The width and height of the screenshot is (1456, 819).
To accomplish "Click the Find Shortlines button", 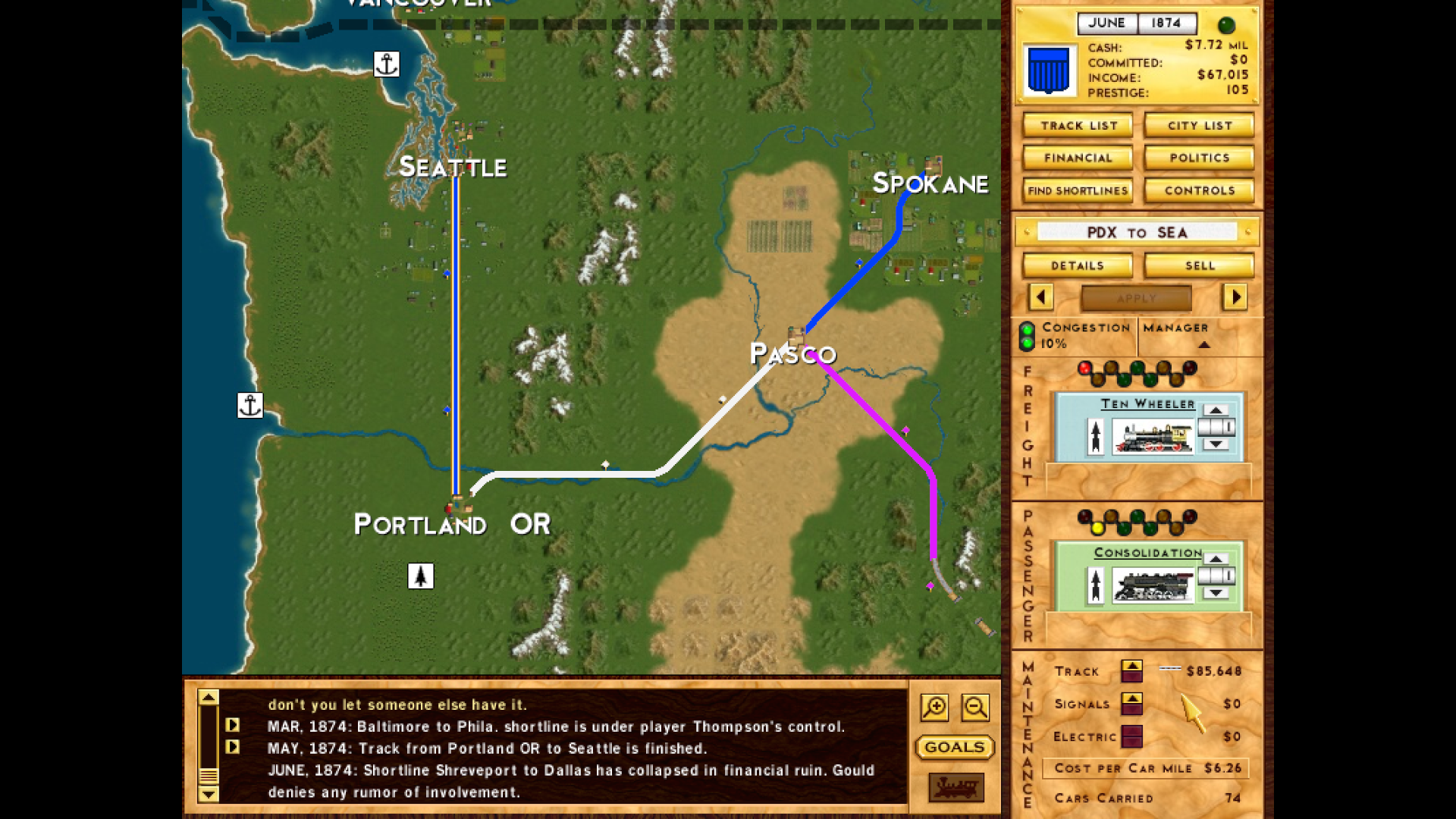I will pyautogui.click(x=1076, y=190).
